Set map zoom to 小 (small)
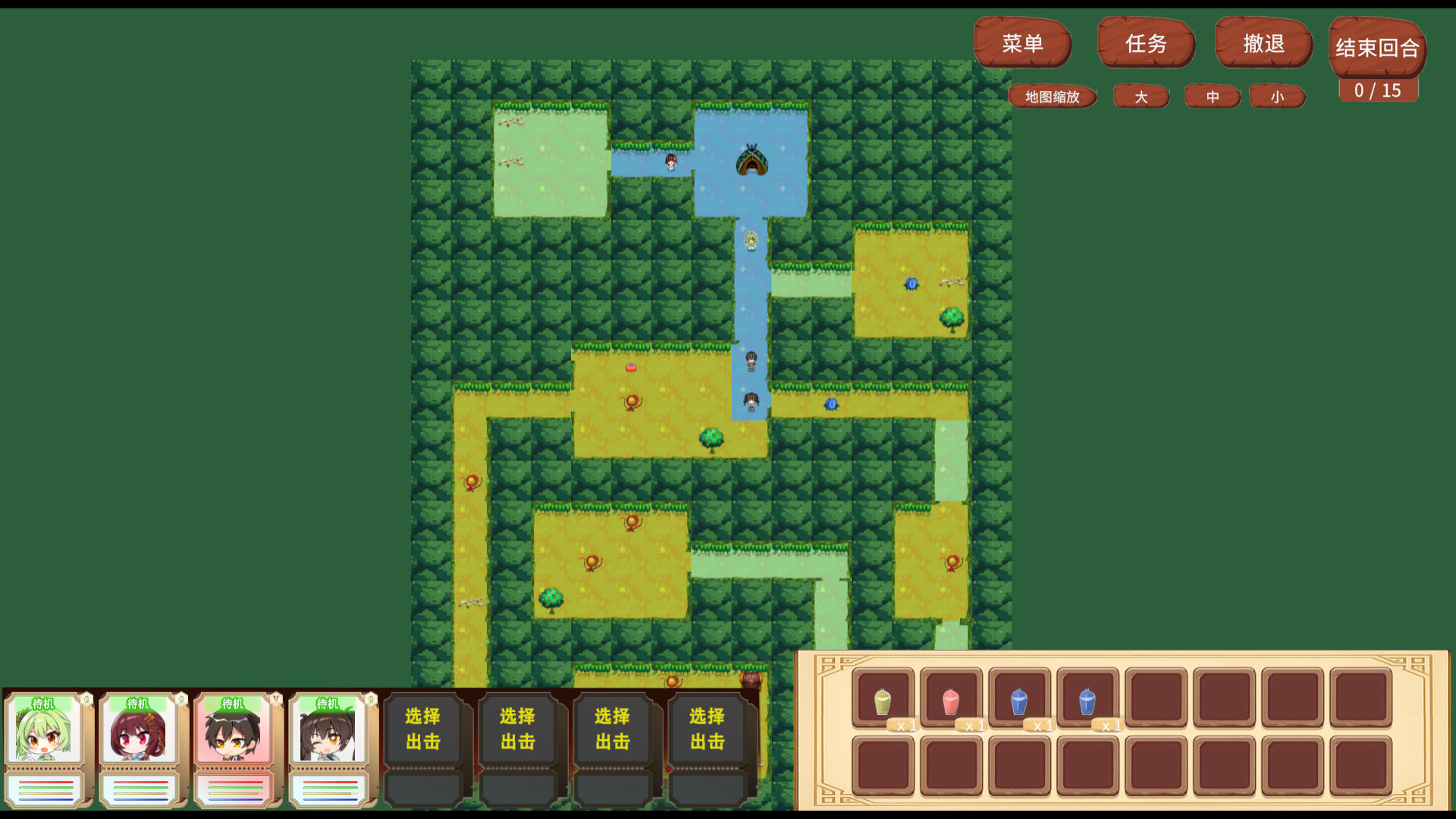 click(1276, 96)
